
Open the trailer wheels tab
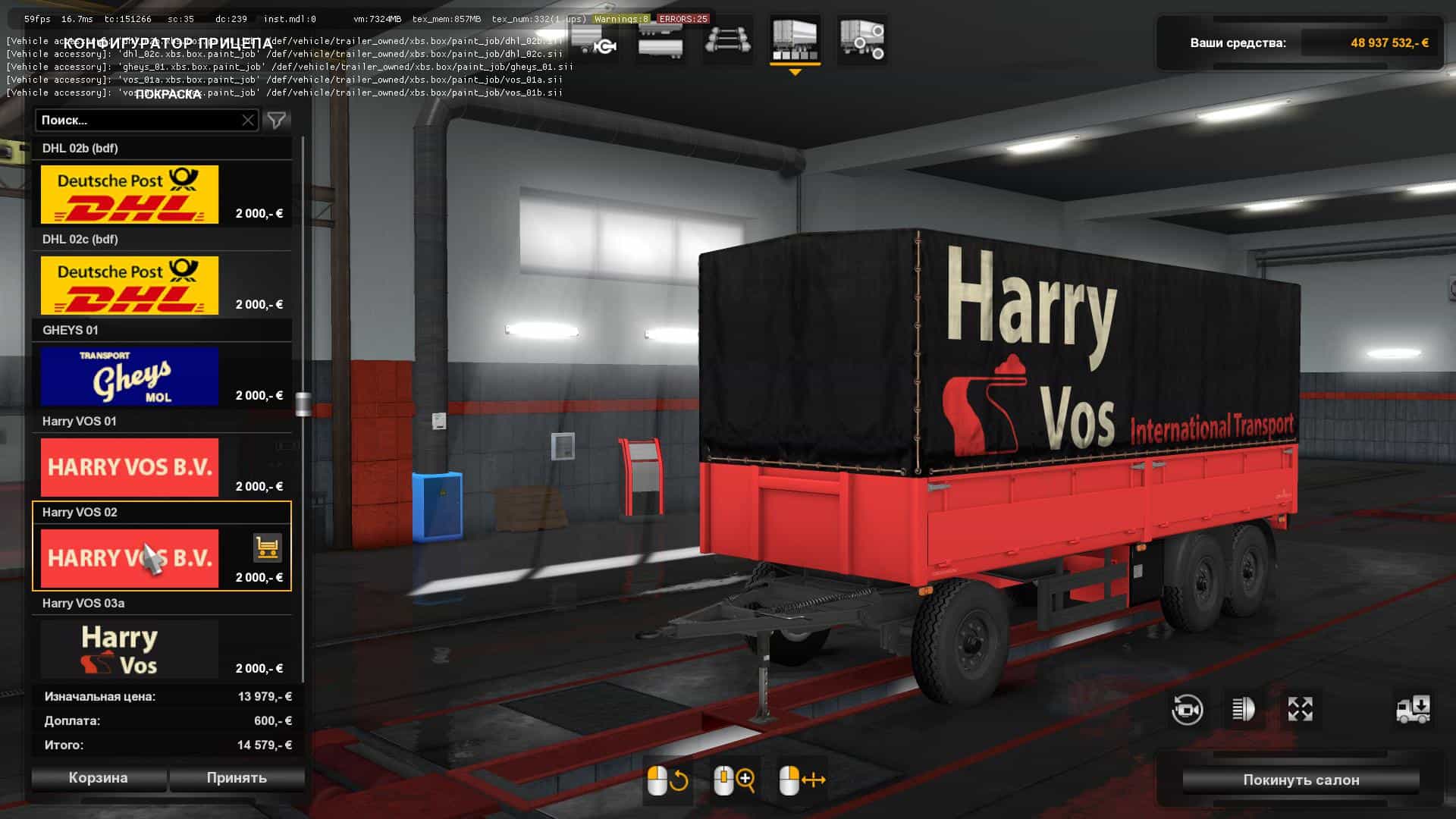coord(863,39)
